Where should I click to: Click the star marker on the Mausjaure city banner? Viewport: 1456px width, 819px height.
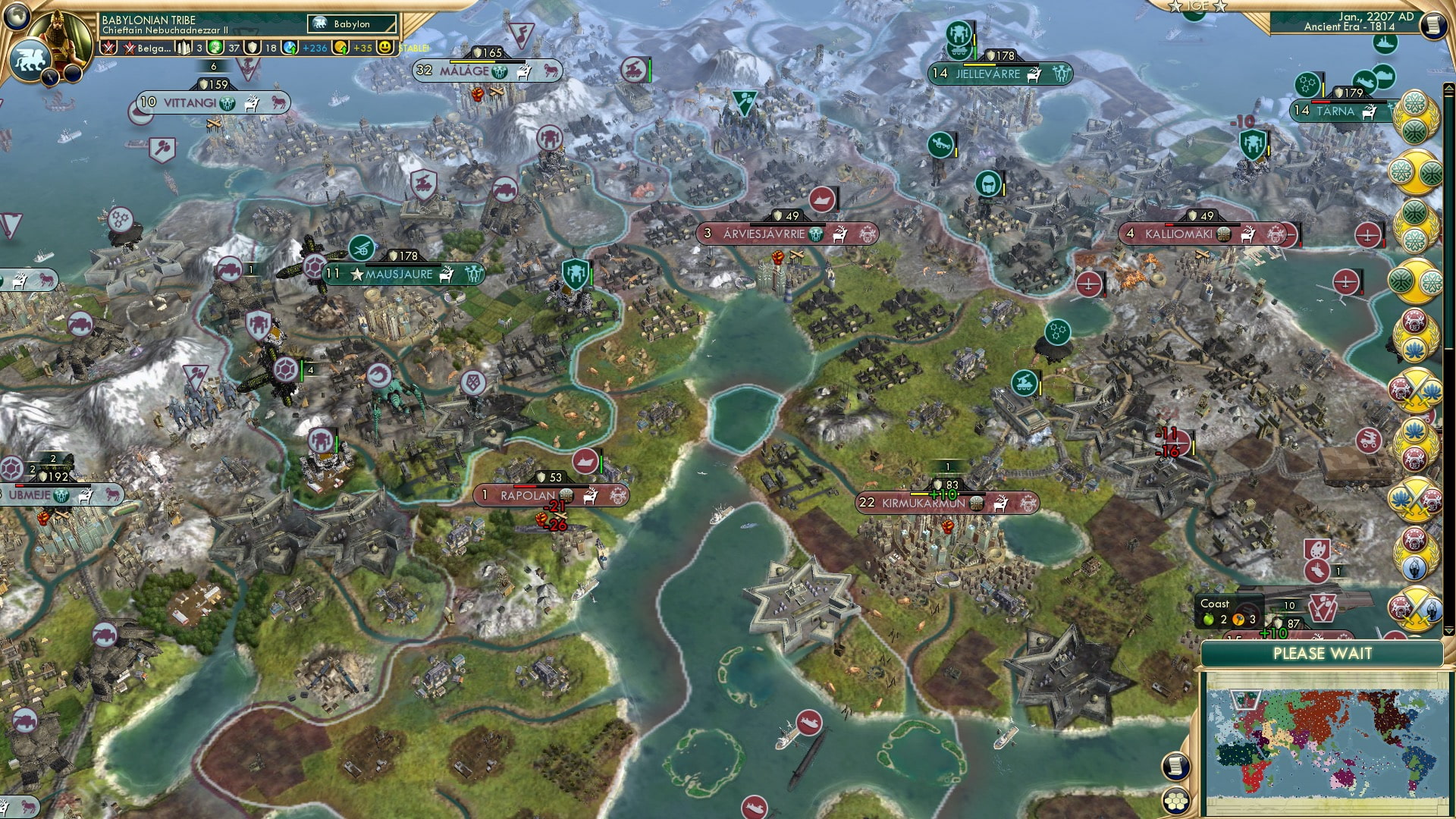355,275
